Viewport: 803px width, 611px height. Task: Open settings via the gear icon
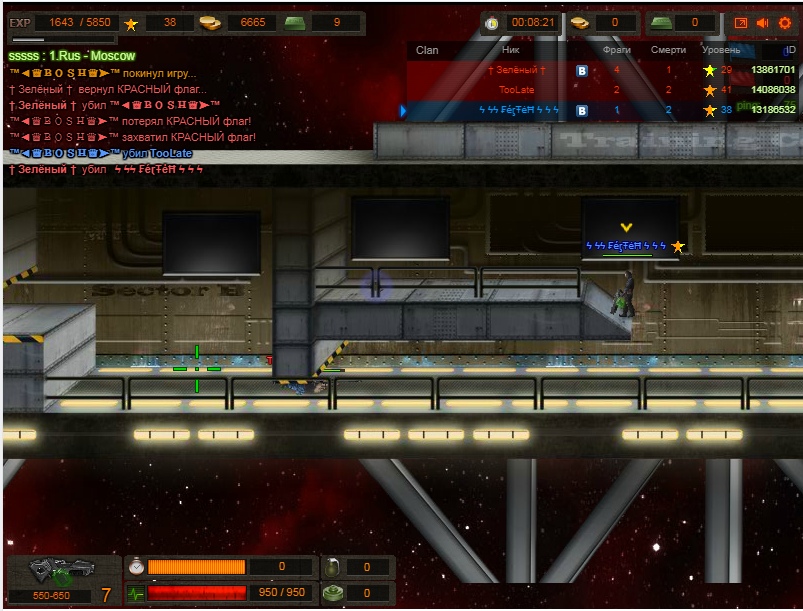(x=785, y=23)
